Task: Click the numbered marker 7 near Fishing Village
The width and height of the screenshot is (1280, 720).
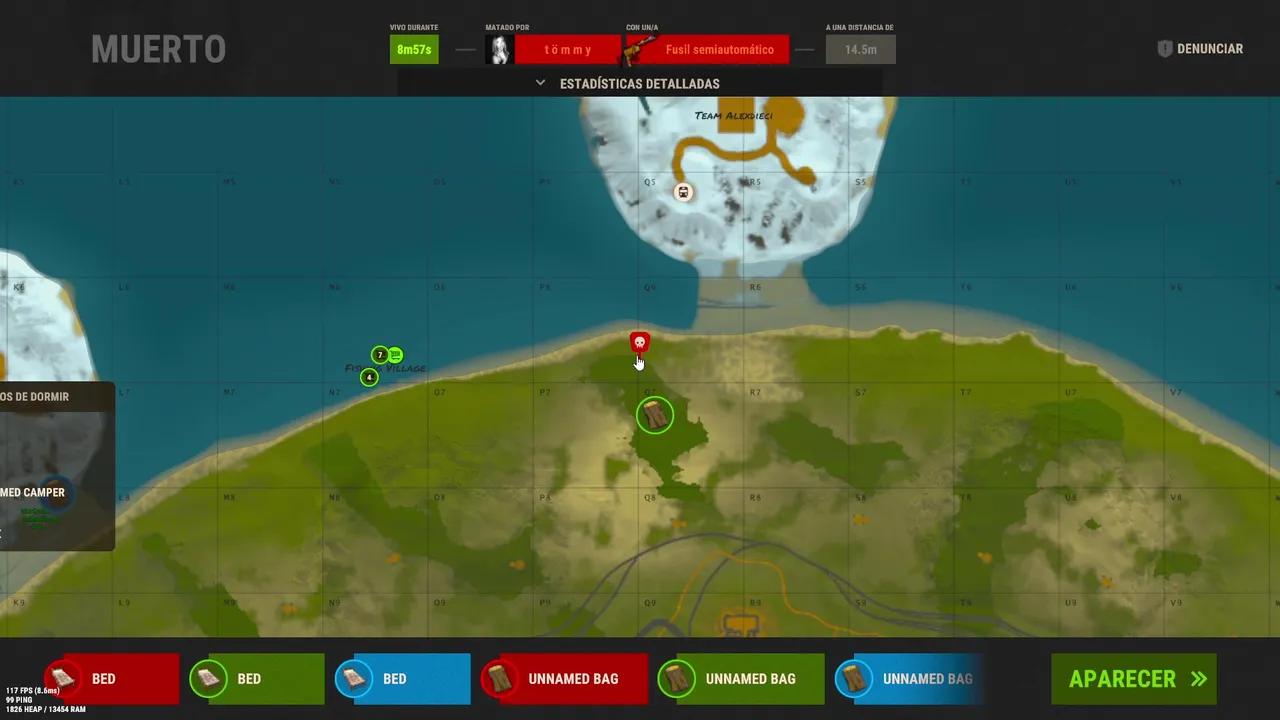Action: [379, 354]
